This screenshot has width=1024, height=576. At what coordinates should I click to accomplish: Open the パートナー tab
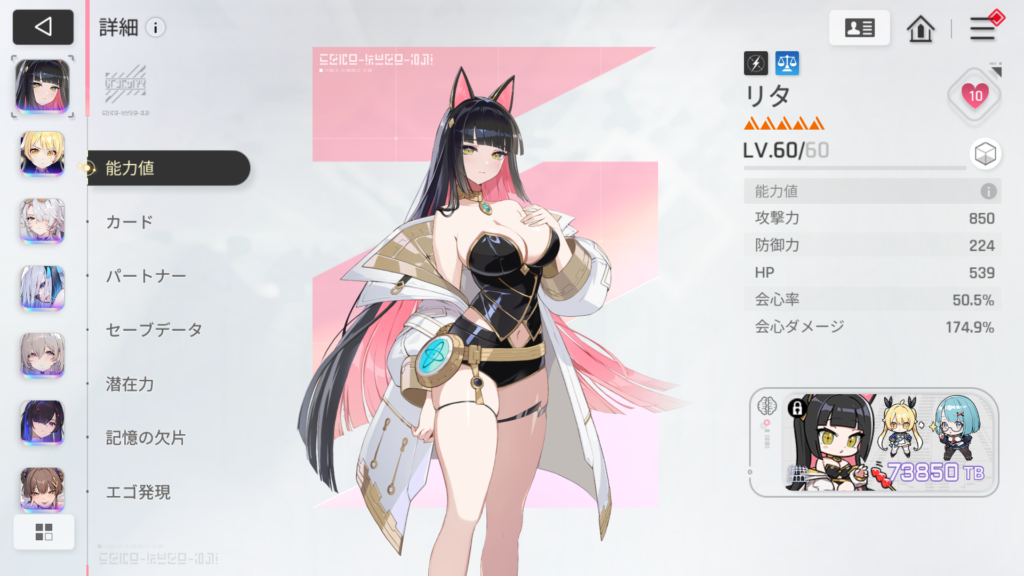point(146,276)
